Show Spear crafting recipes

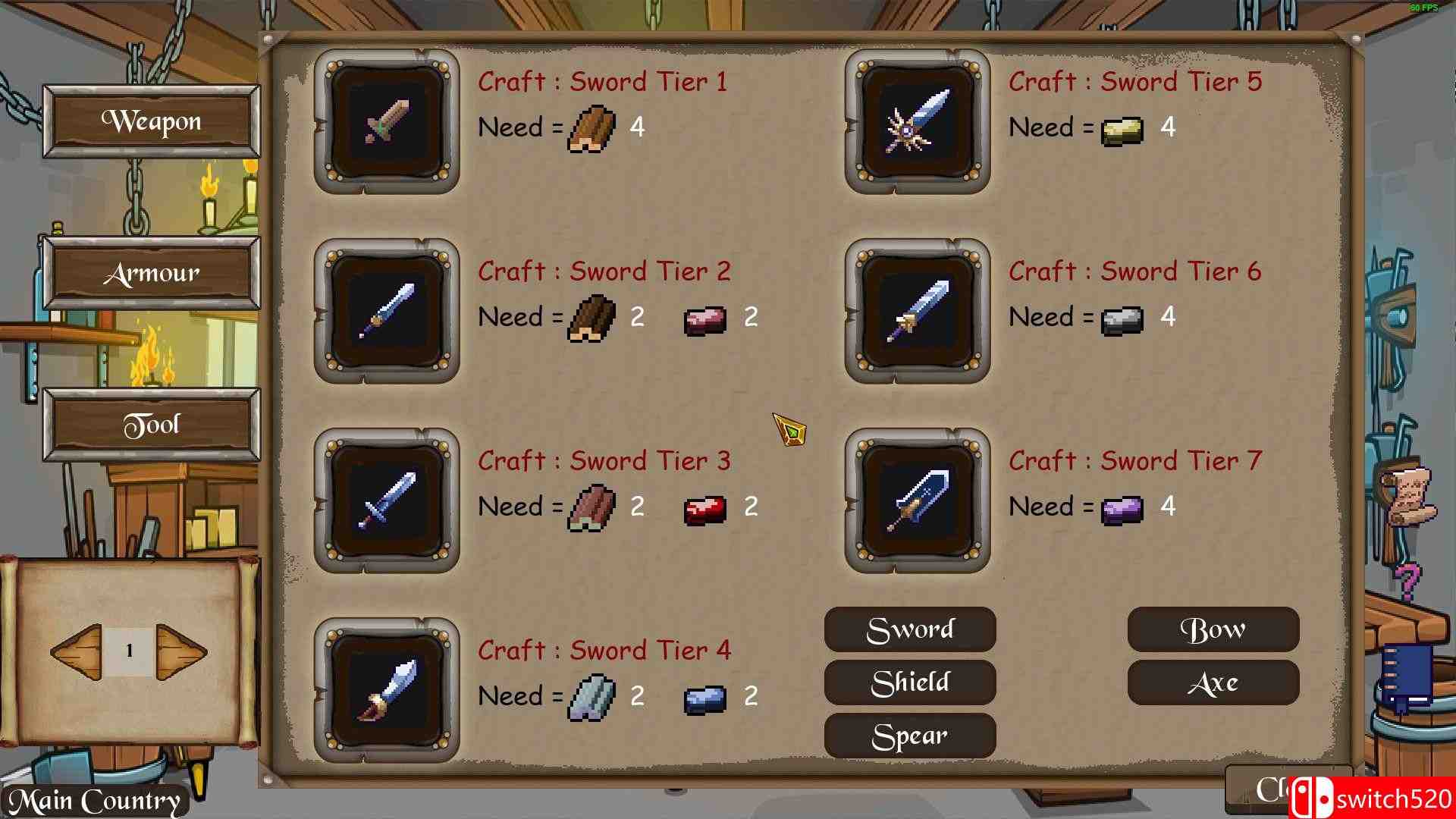(x=909, y=735)
